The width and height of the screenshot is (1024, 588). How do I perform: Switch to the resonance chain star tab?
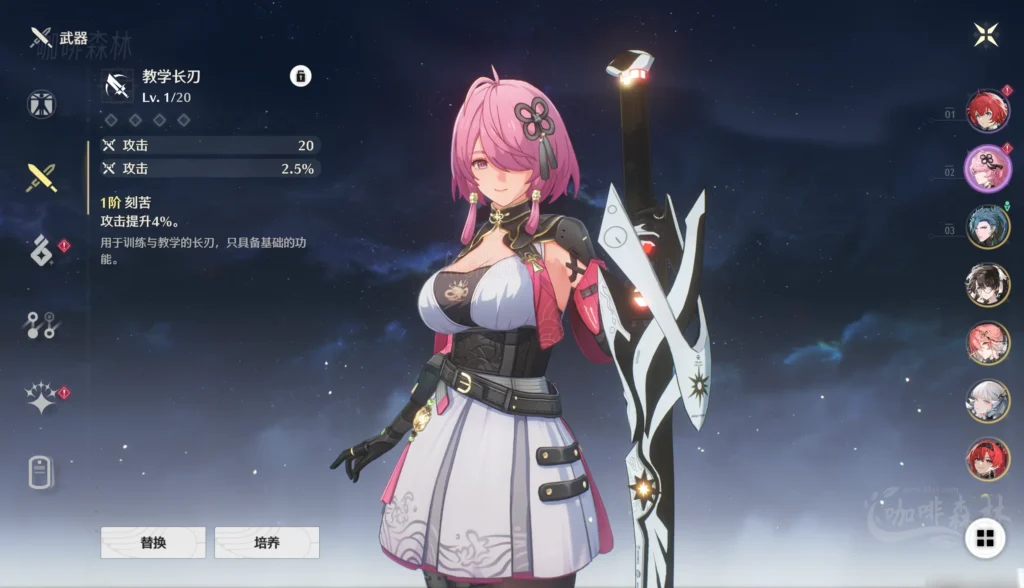tap(42, 398)
